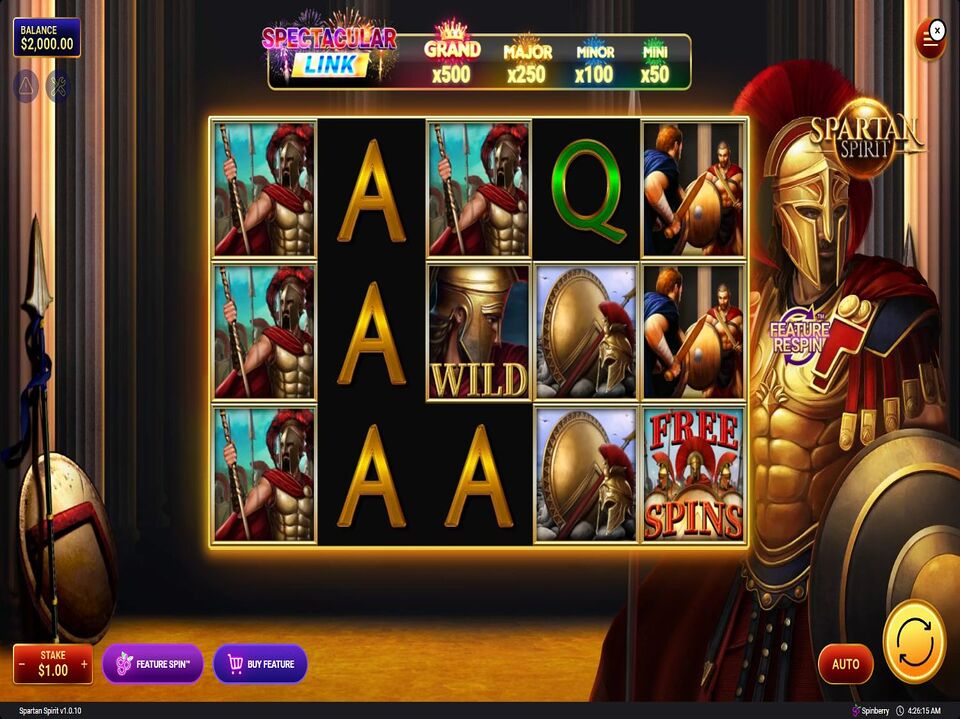Close using the white X badge
Viewport: 960px width, 719px height.
(x=937, y=30)
